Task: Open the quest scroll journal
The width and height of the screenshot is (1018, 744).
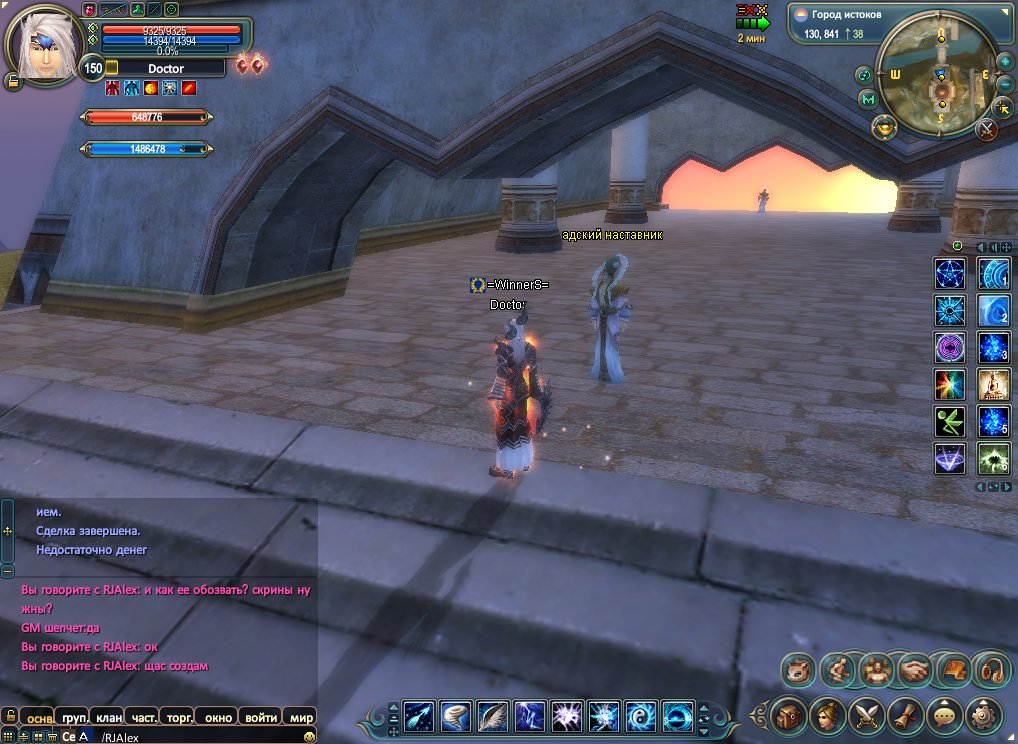Action: pos(904,714)
